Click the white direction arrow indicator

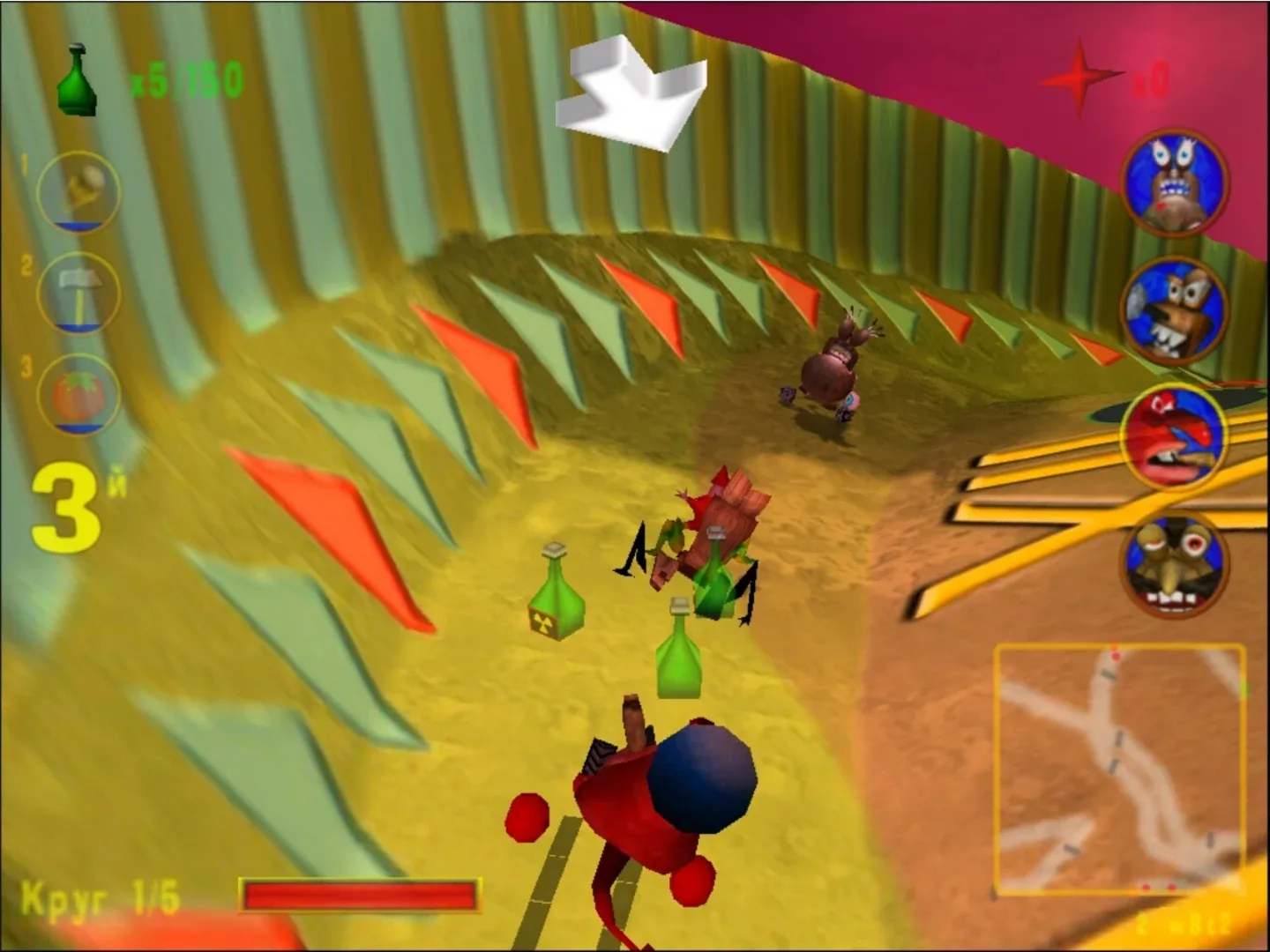[x=631, y=88]
